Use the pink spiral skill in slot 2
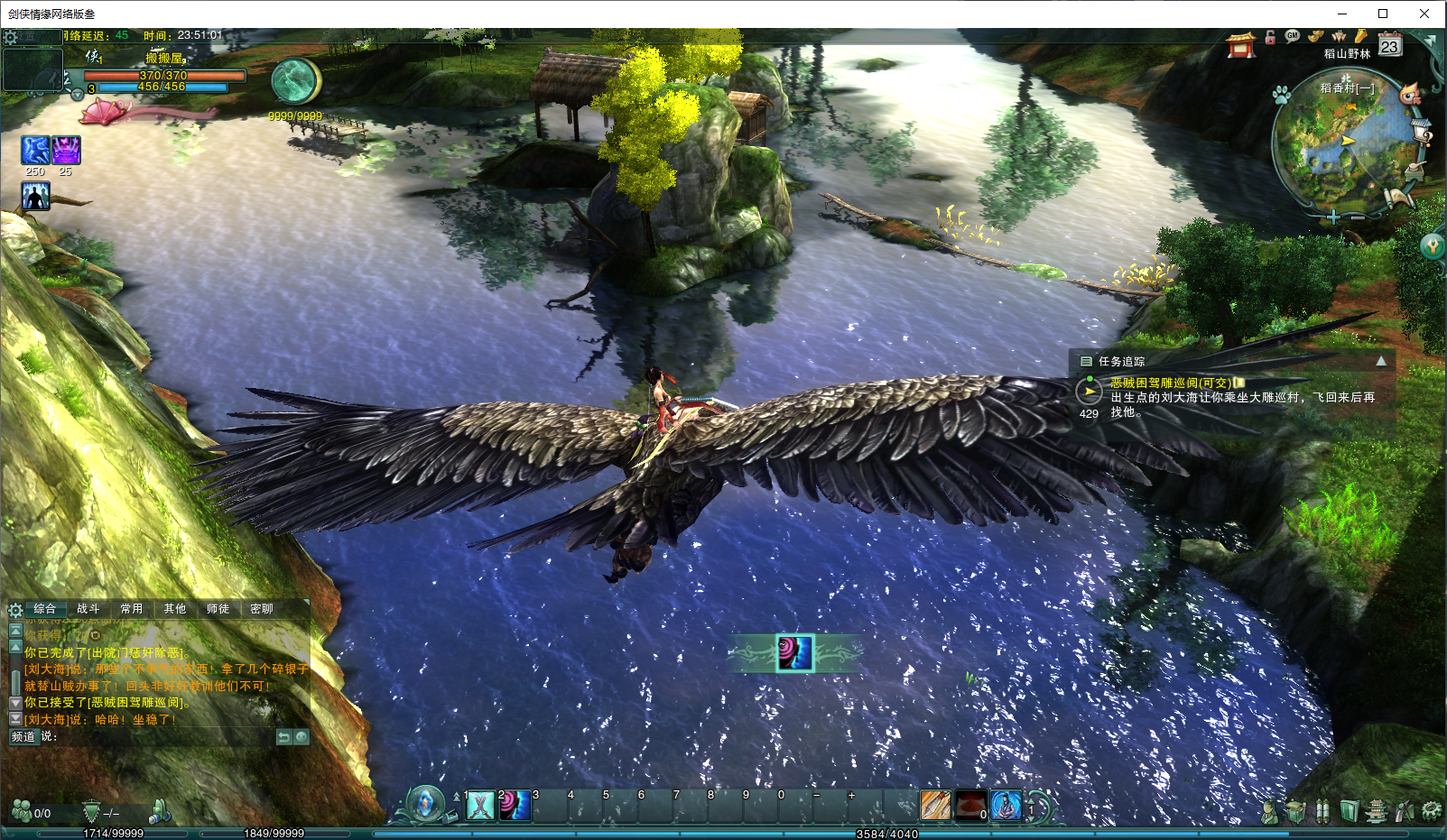1447x840 pixels. [x=515, y=805]
